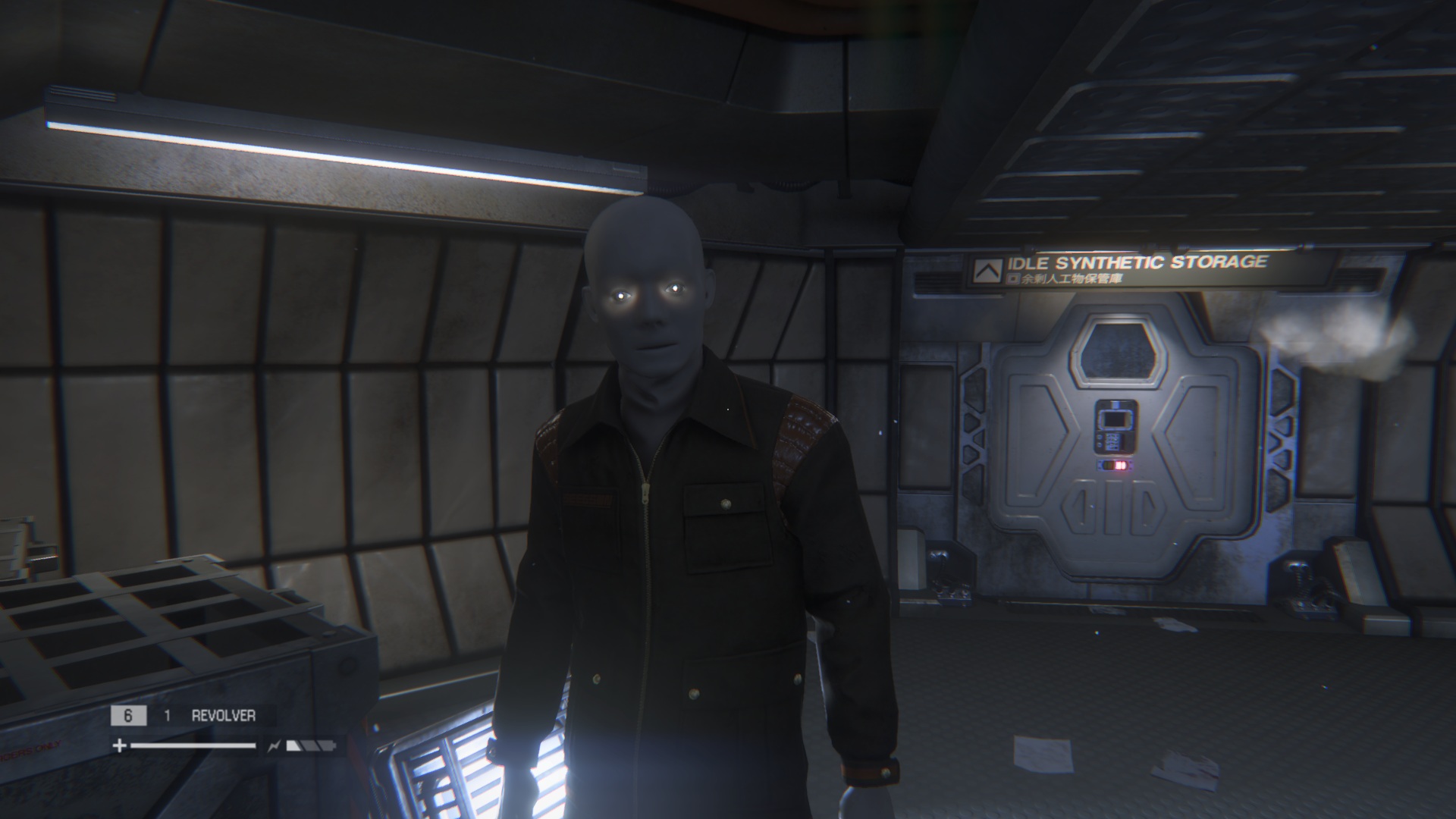Screen dimensions: 1456x819
Task: Select the Revolver weapon indicator
Action: [x=223, y=715]
